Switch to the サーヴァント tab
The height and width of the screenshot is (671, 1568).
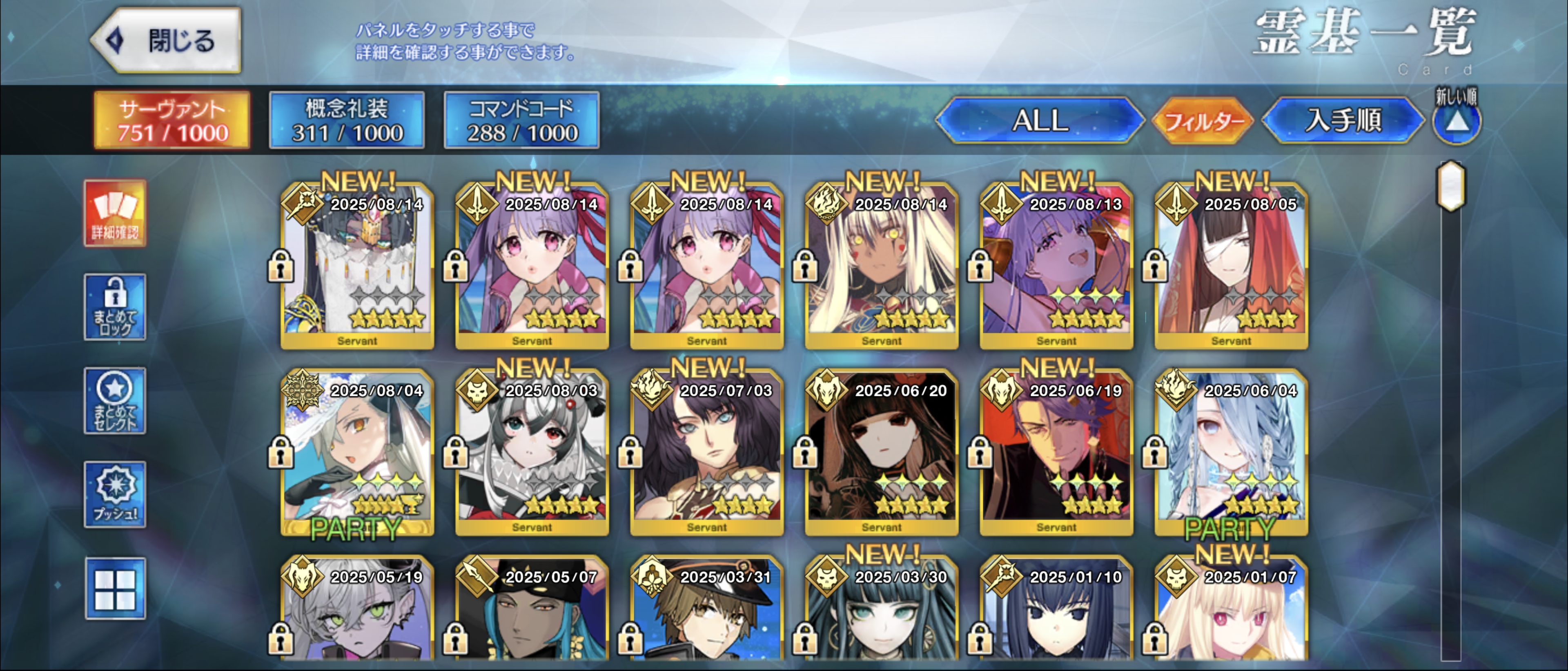pos(172,120)
